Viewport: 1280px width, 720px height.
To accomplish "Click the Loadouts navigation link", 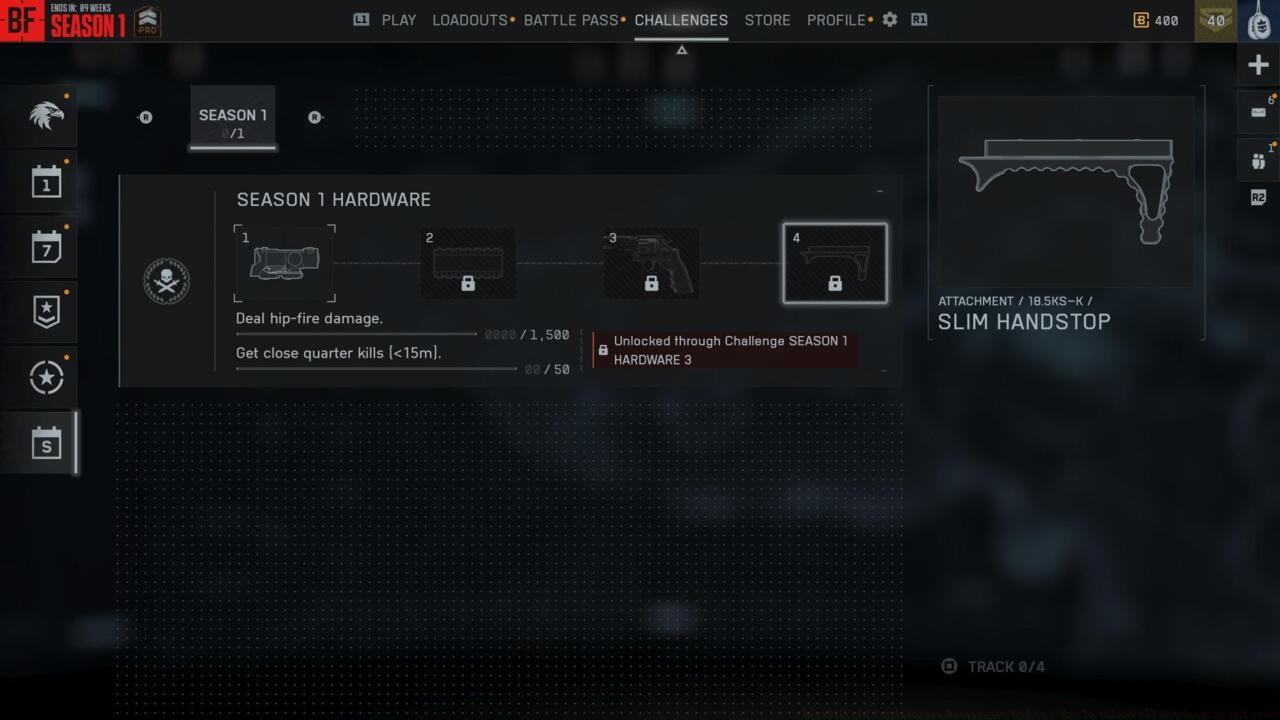I will click(468, 20).
